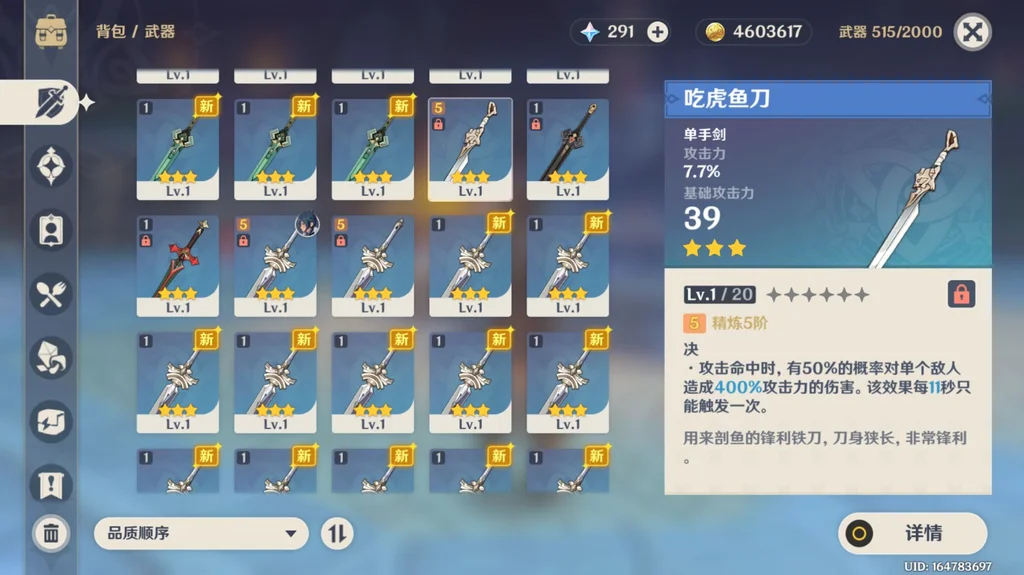Toggle ascending/descending sort arrows button
Viewport: 1024px width, 575px height.
click(337, 533)
